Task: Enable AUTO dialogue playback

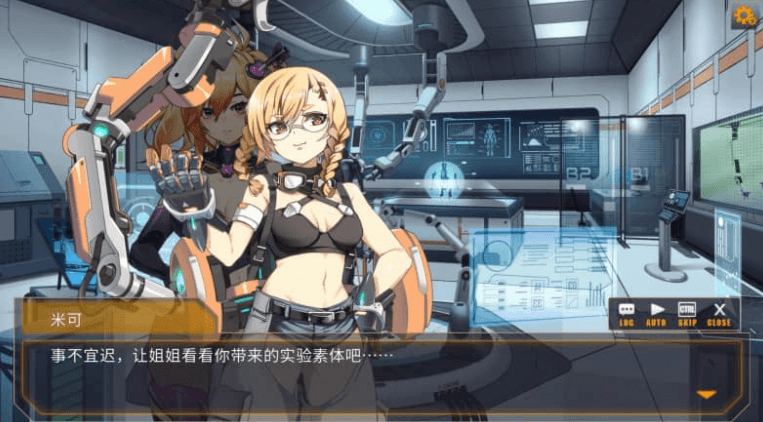Action: (657, 314)
